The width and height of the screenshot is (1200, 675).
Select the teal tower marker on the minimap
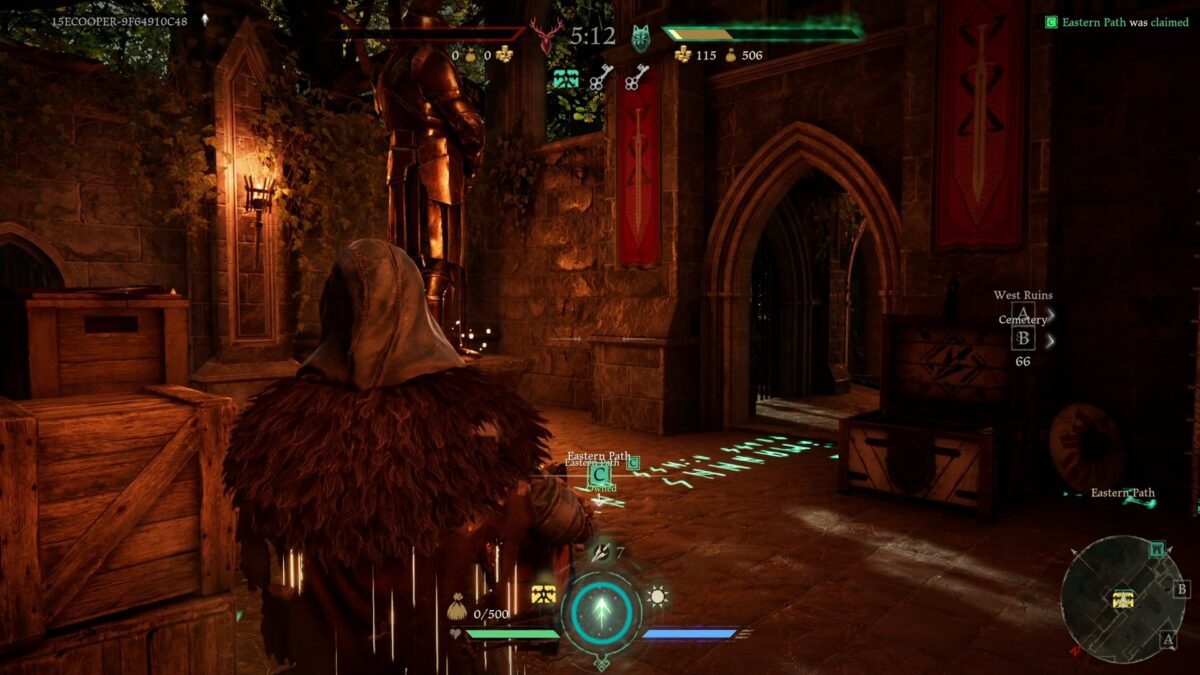[1157, 549]
